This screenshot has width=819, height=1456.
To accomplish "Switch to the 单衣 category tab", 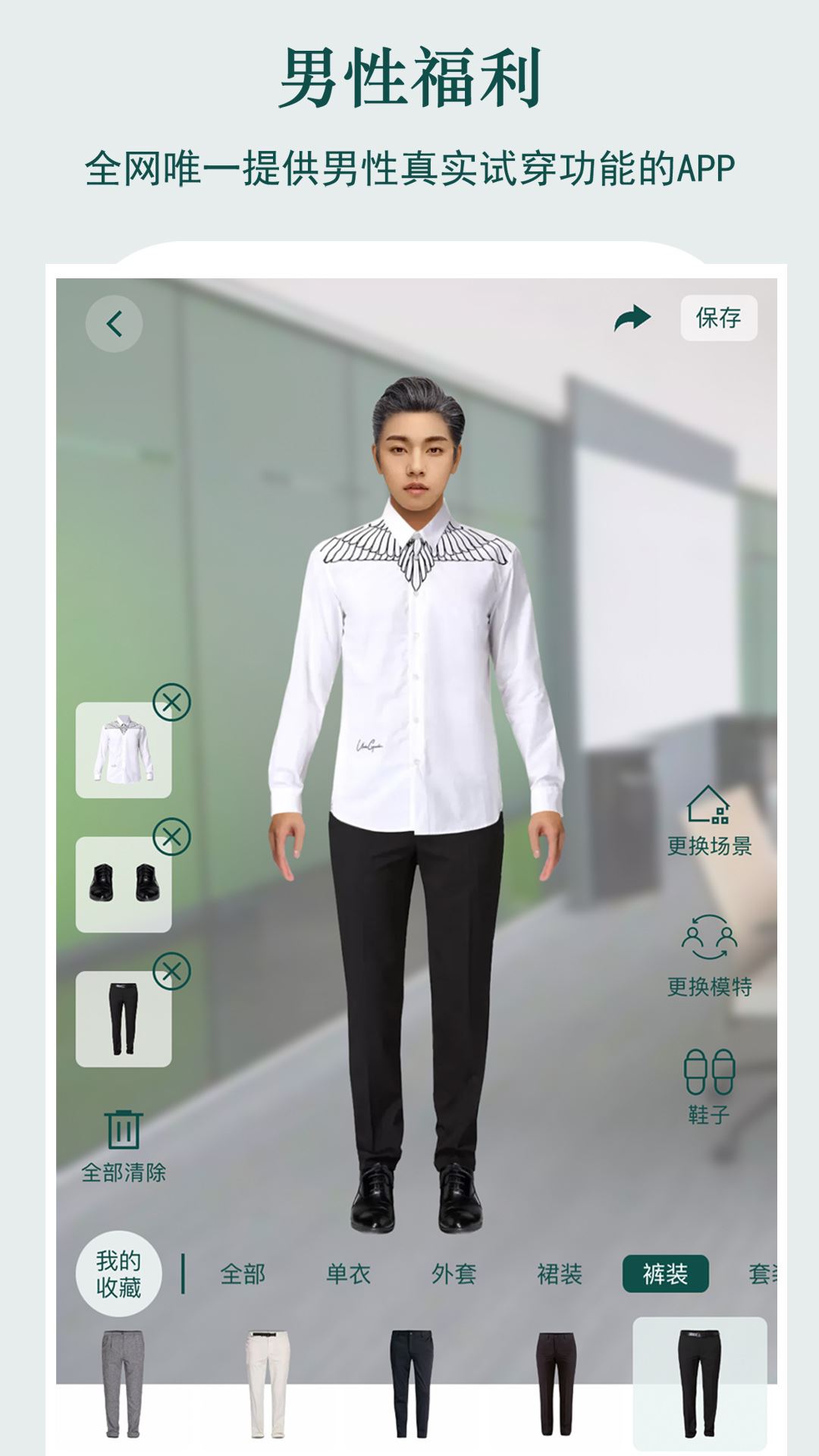I will pos(348,1274).
